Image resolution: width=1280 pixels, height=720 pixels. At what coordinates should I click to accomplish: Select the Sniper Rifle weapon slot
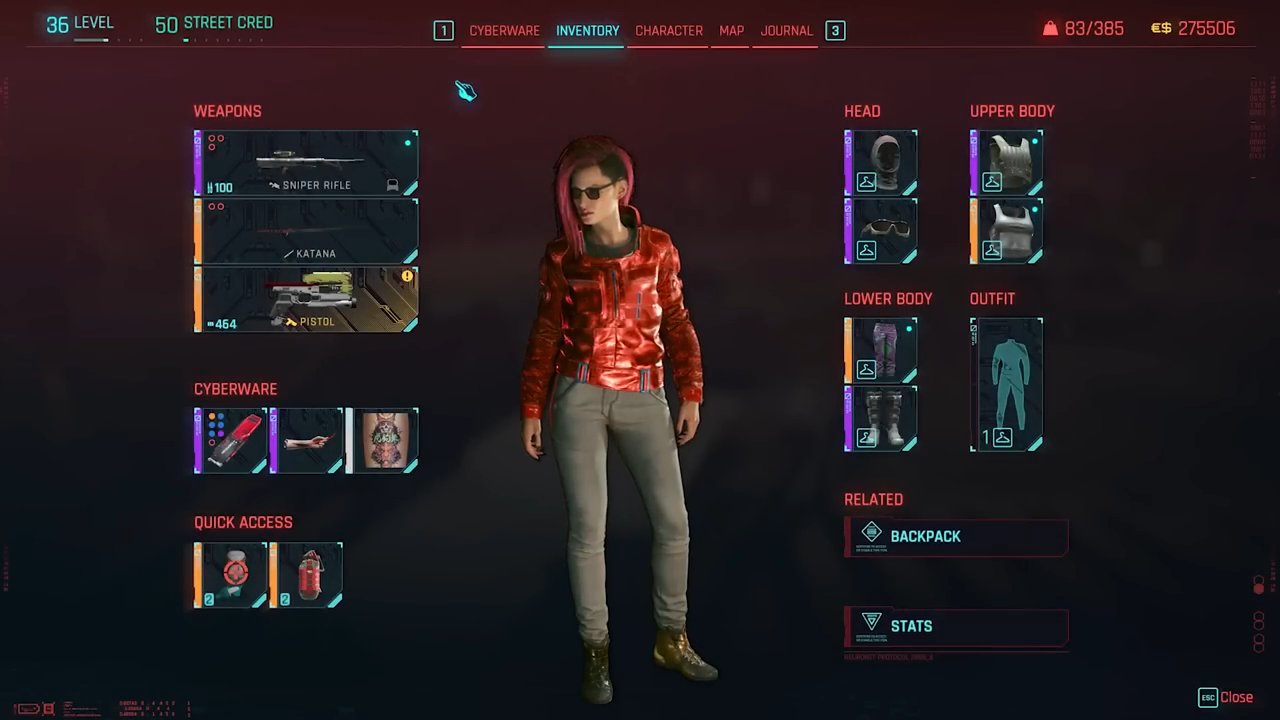click(x=305, y=162)
